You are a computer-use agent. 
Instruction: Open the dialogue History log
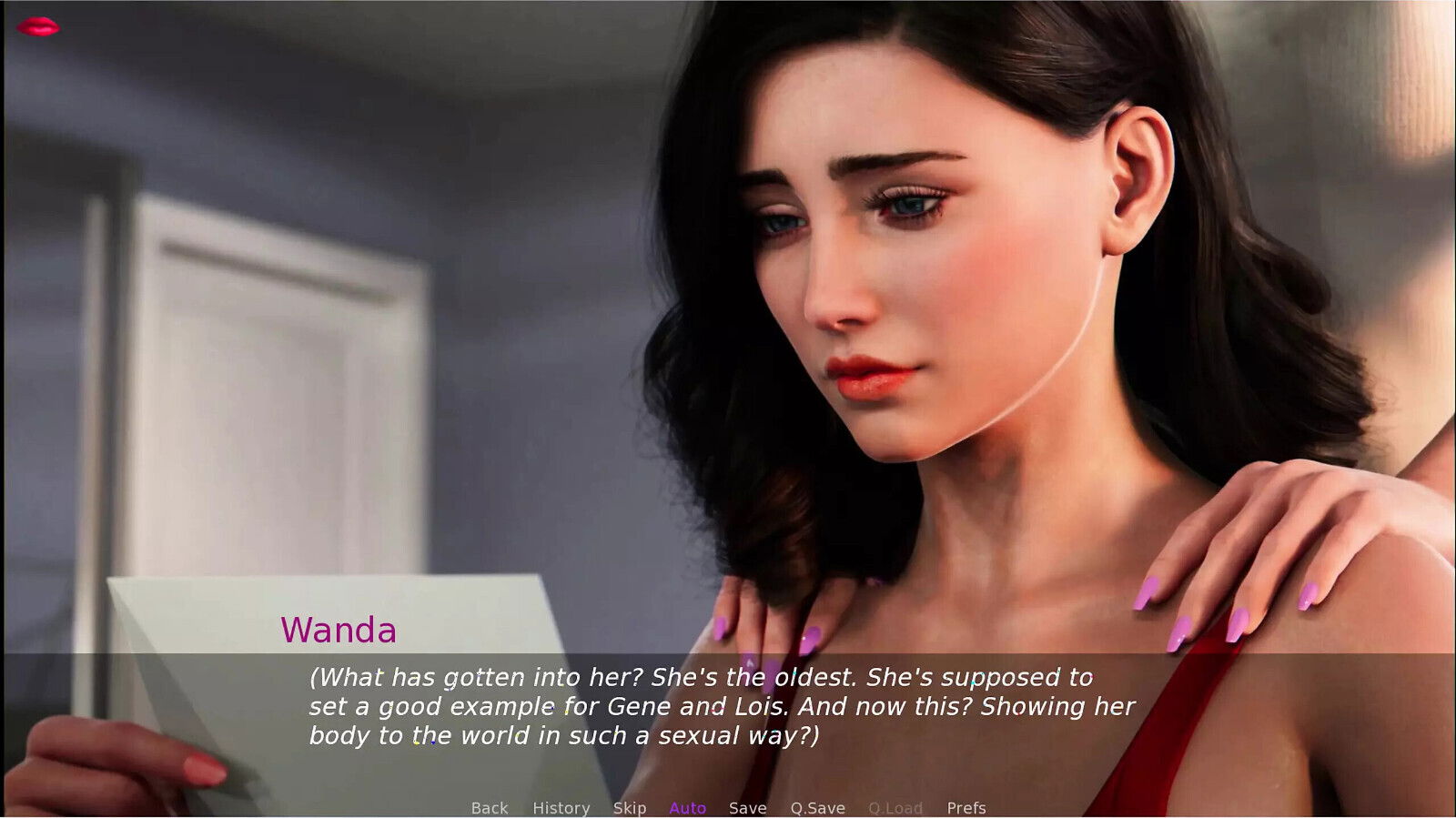pyautogui.click(x=561, y=808)
